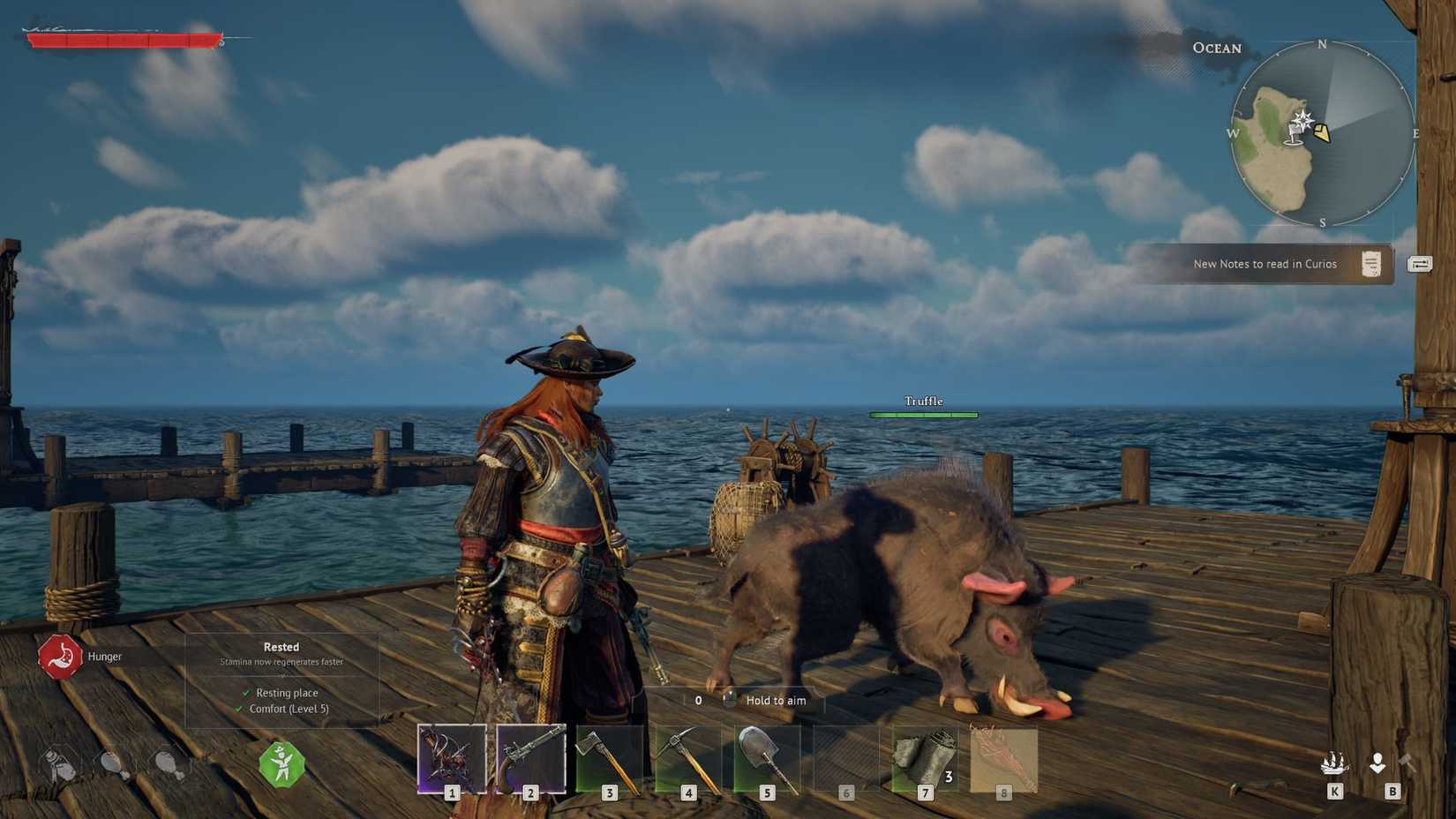
Task: Open the ship menu icon
Action: (x=1333, y=763)
